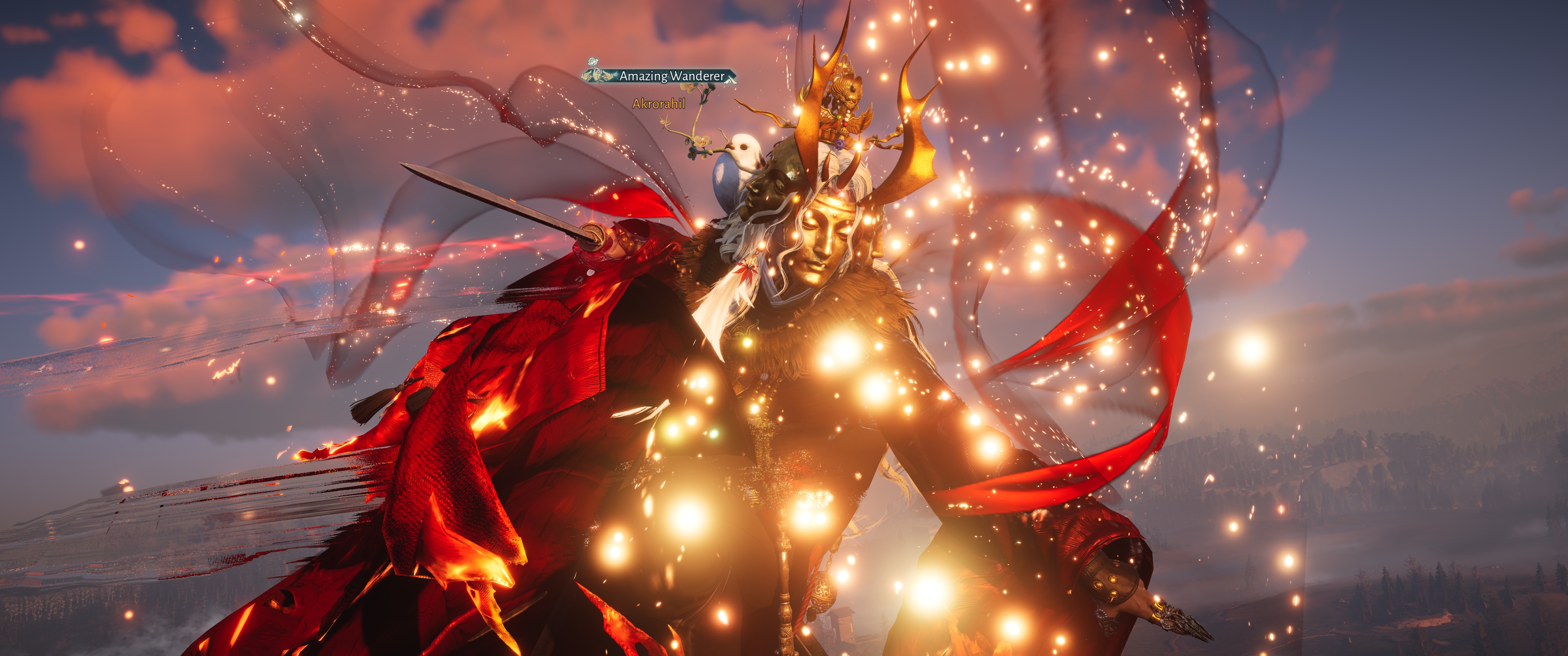1568x656 pixels.
Task: Click the rose emblem on the title banner
Action: click(592, 62)
